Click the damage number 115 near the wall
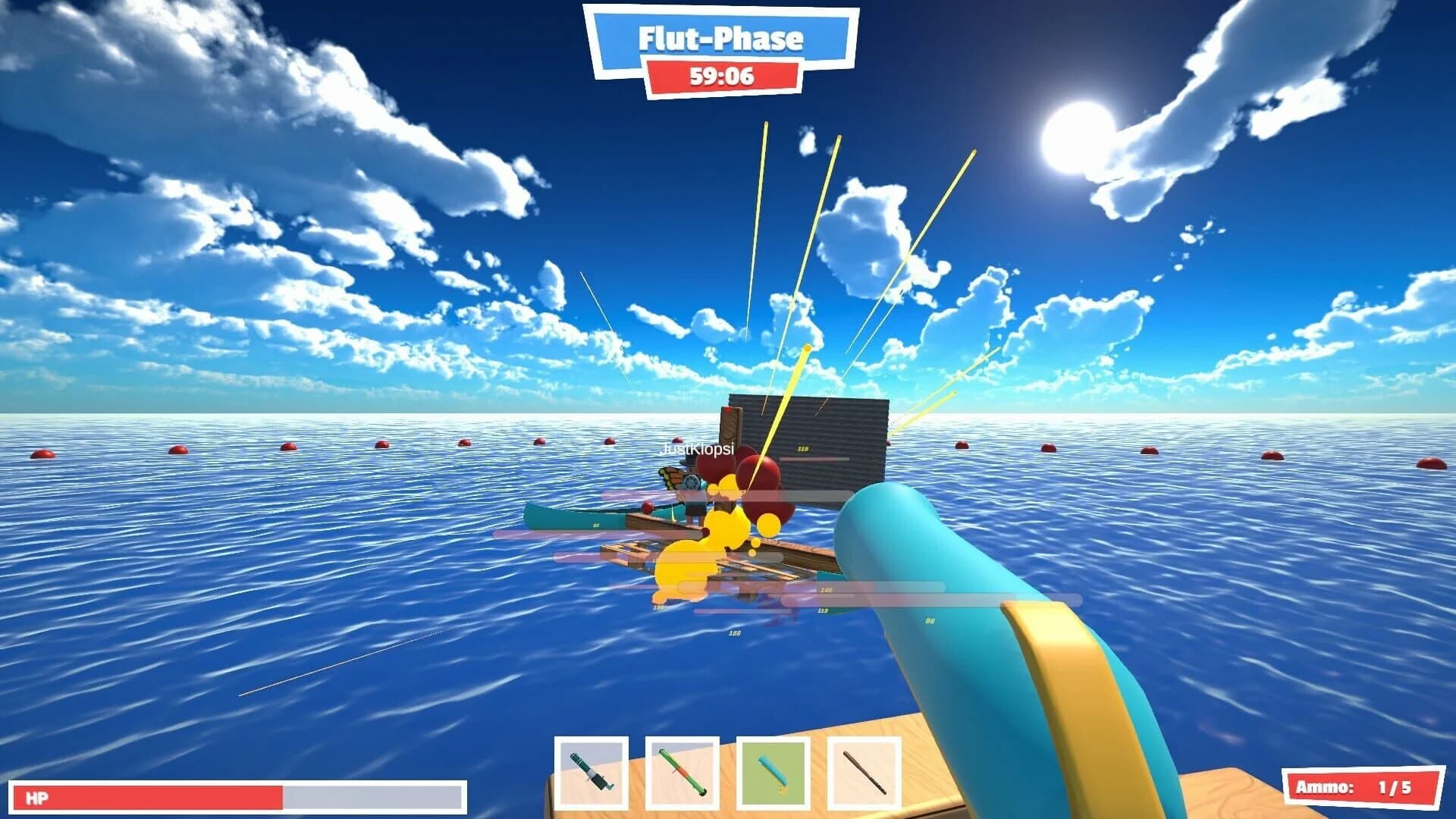This screenshot has height=819, width=1456. click(804, 447)
